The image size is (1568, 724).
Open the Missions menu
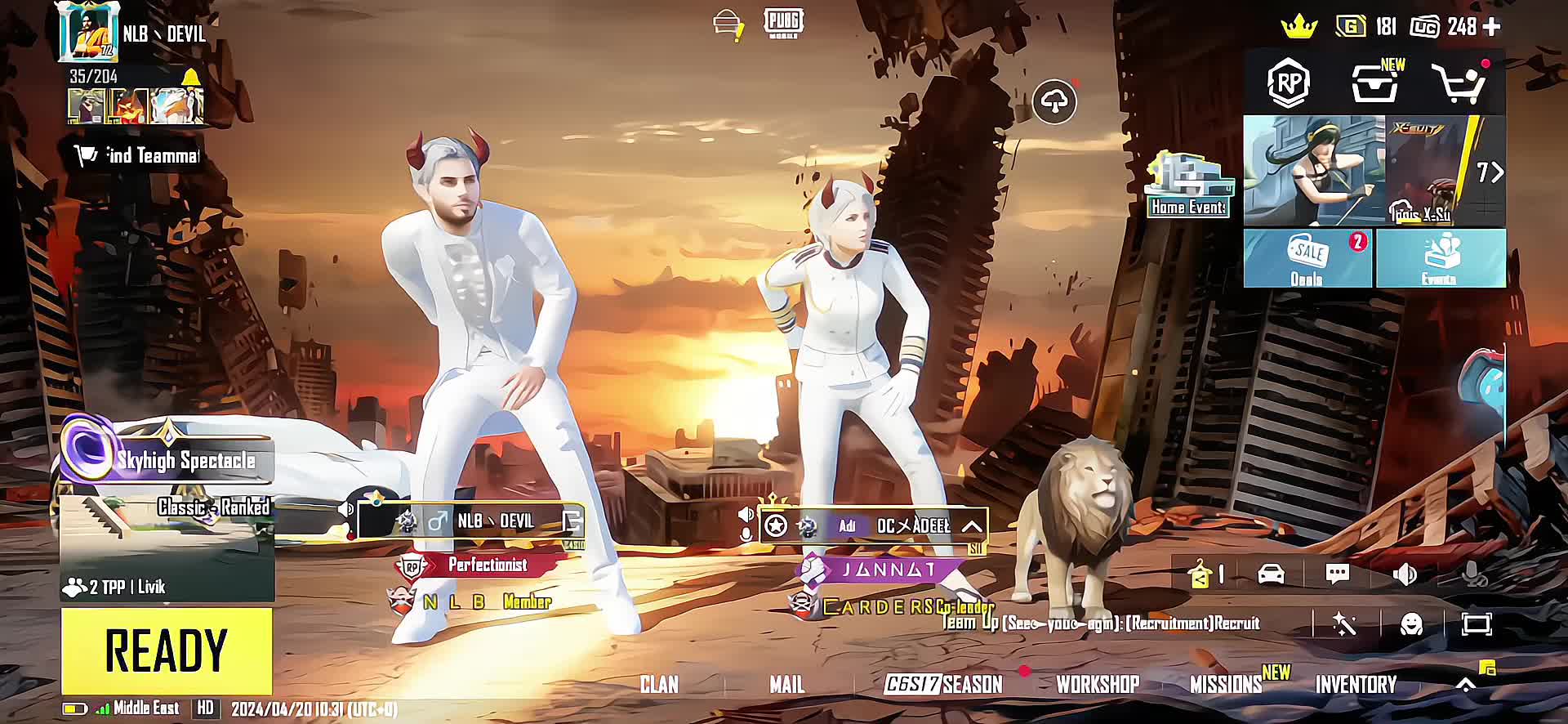(1225, 684)
